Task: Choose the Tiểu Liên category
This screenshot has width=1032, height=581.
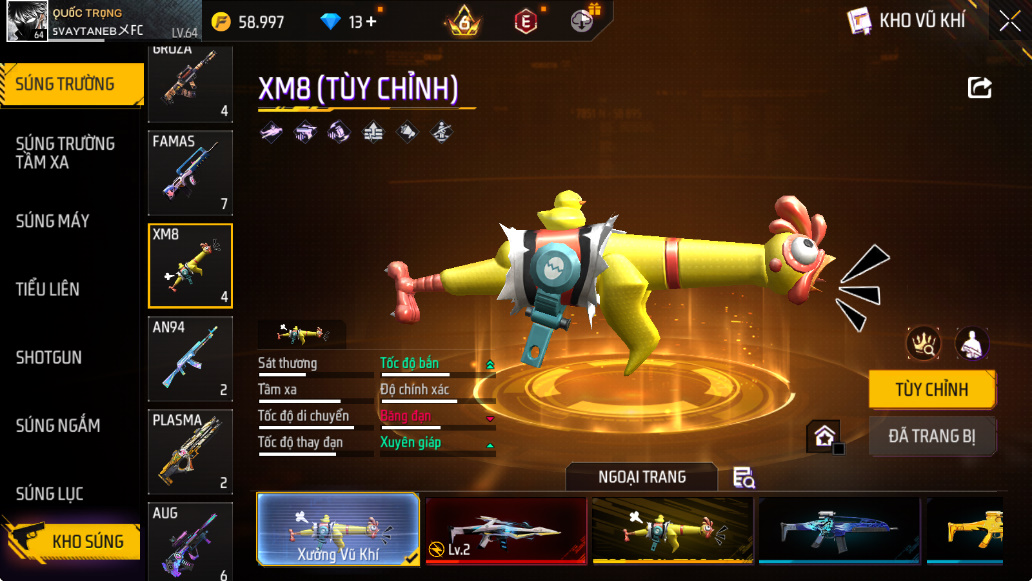Action: [x=48, y=289]
